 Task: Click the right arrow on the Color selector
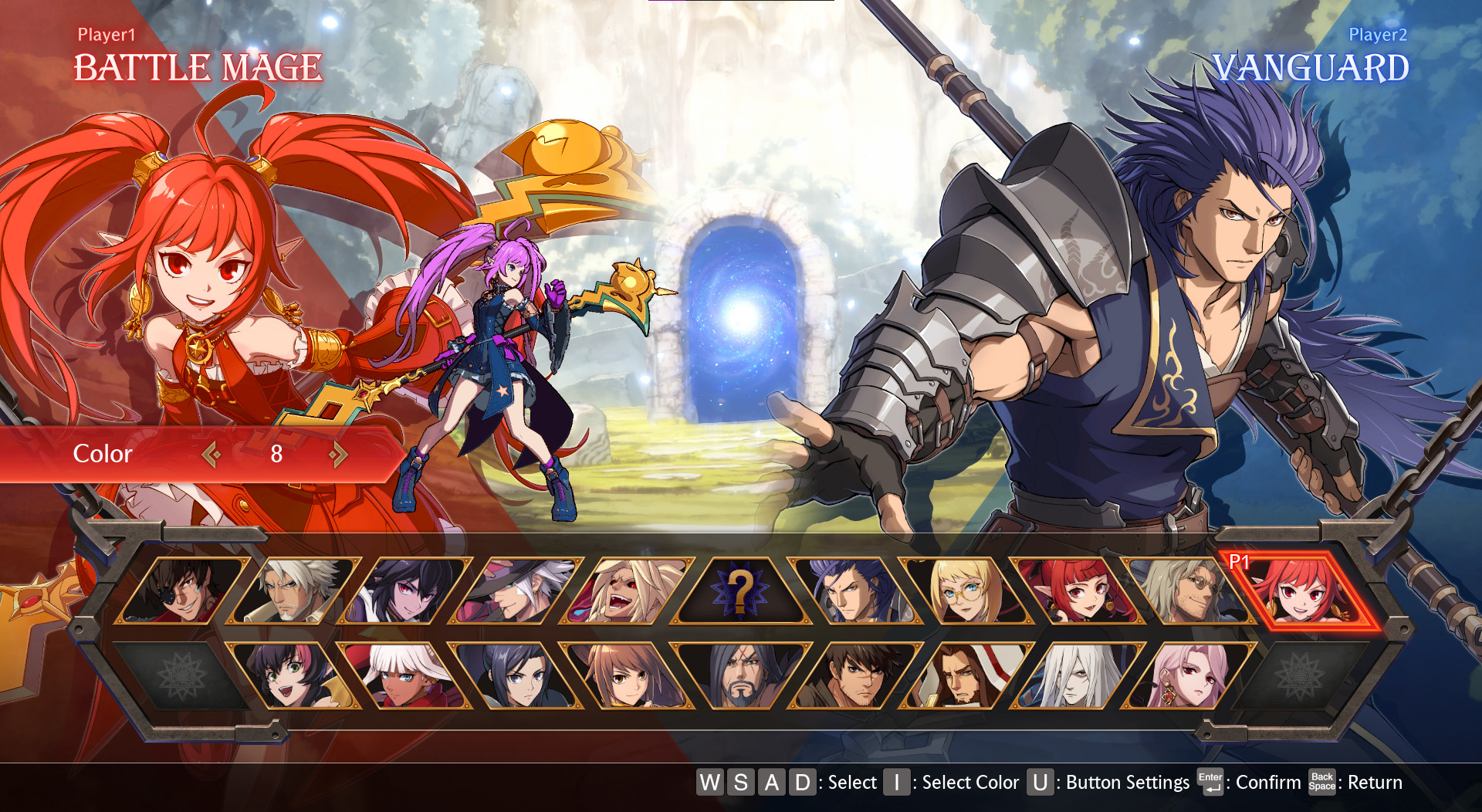tap(338, 454)
